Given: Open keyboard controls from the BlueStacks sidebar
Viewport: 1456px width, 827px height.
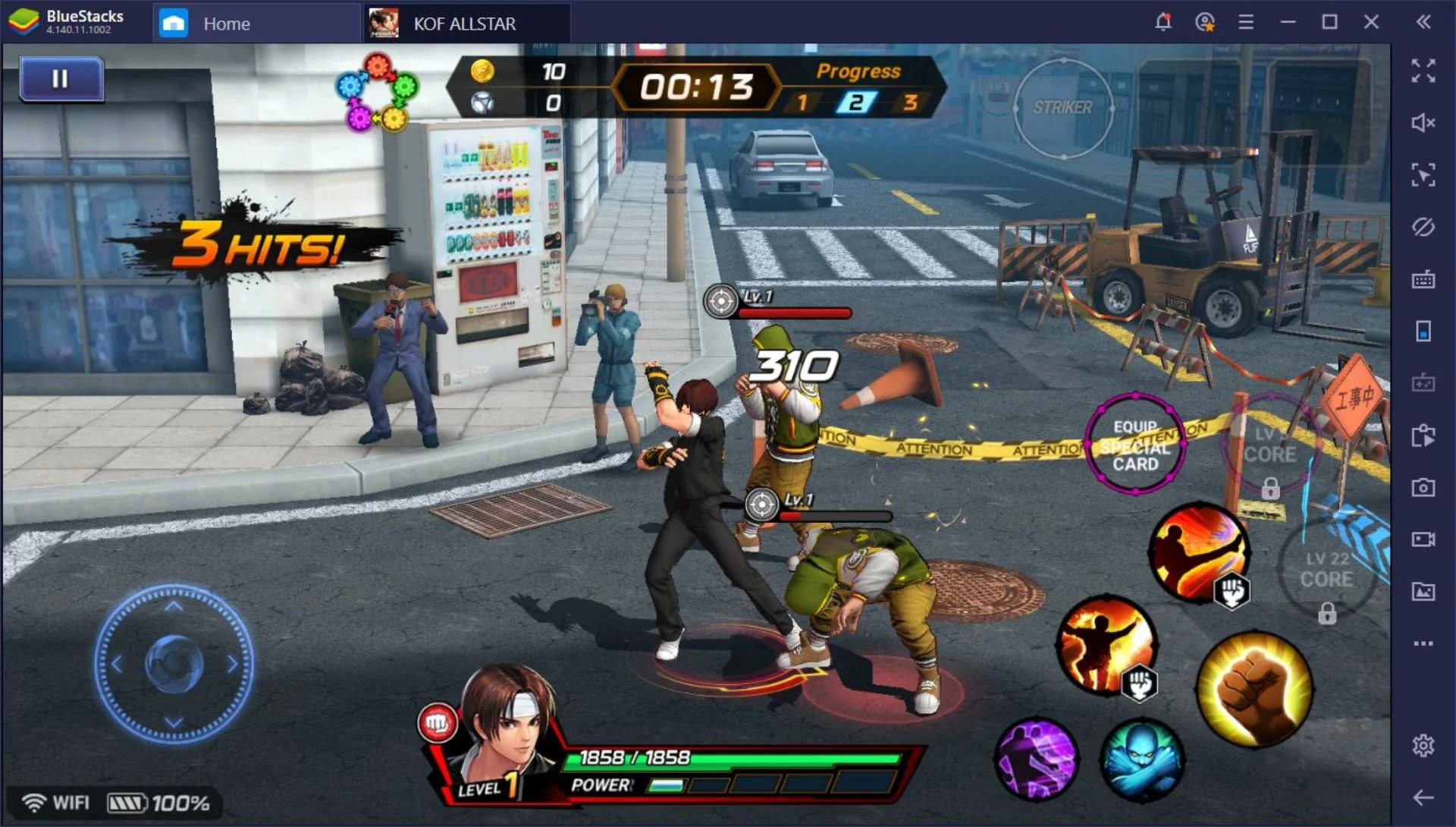Looking at the screenshot, I should point(1423,280).
